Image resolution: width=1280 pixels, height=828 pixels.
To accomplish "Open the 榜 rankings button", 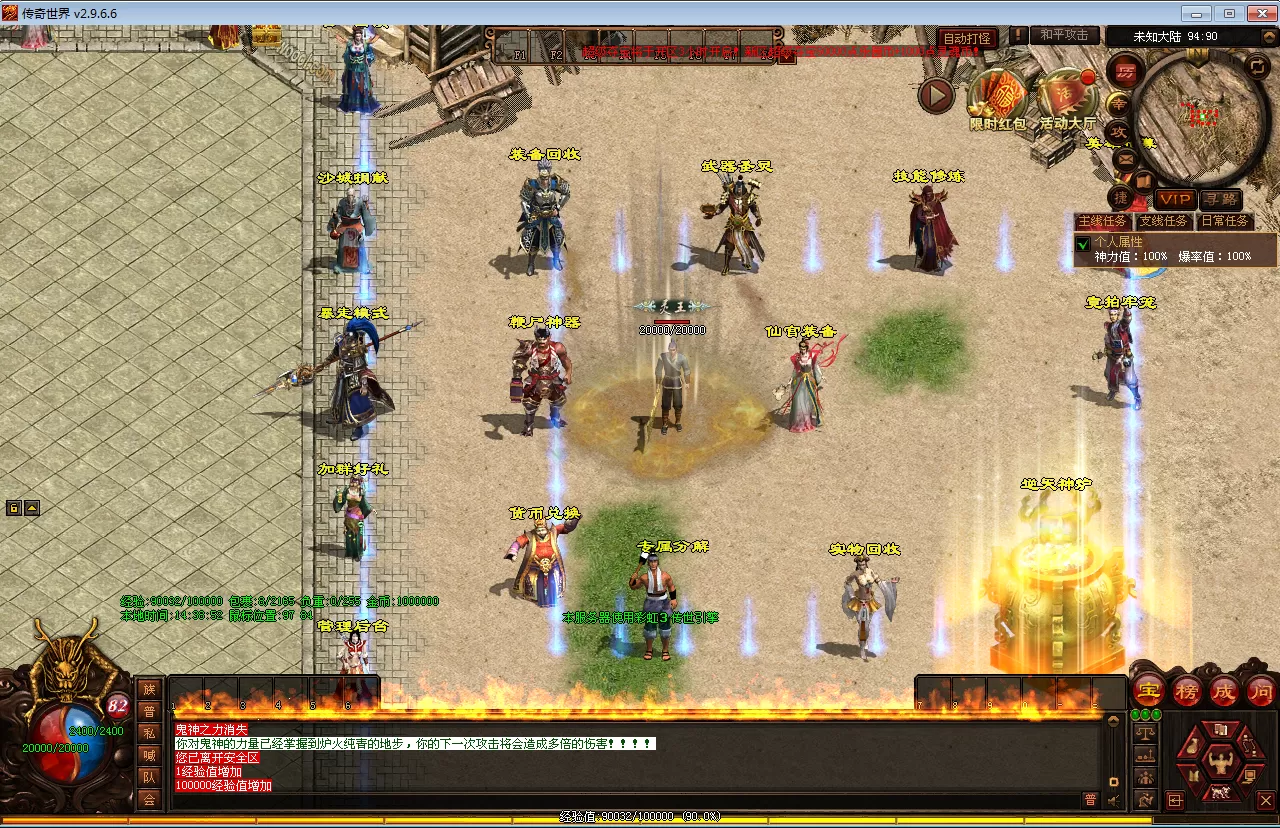I will [x=1187, y=690].
